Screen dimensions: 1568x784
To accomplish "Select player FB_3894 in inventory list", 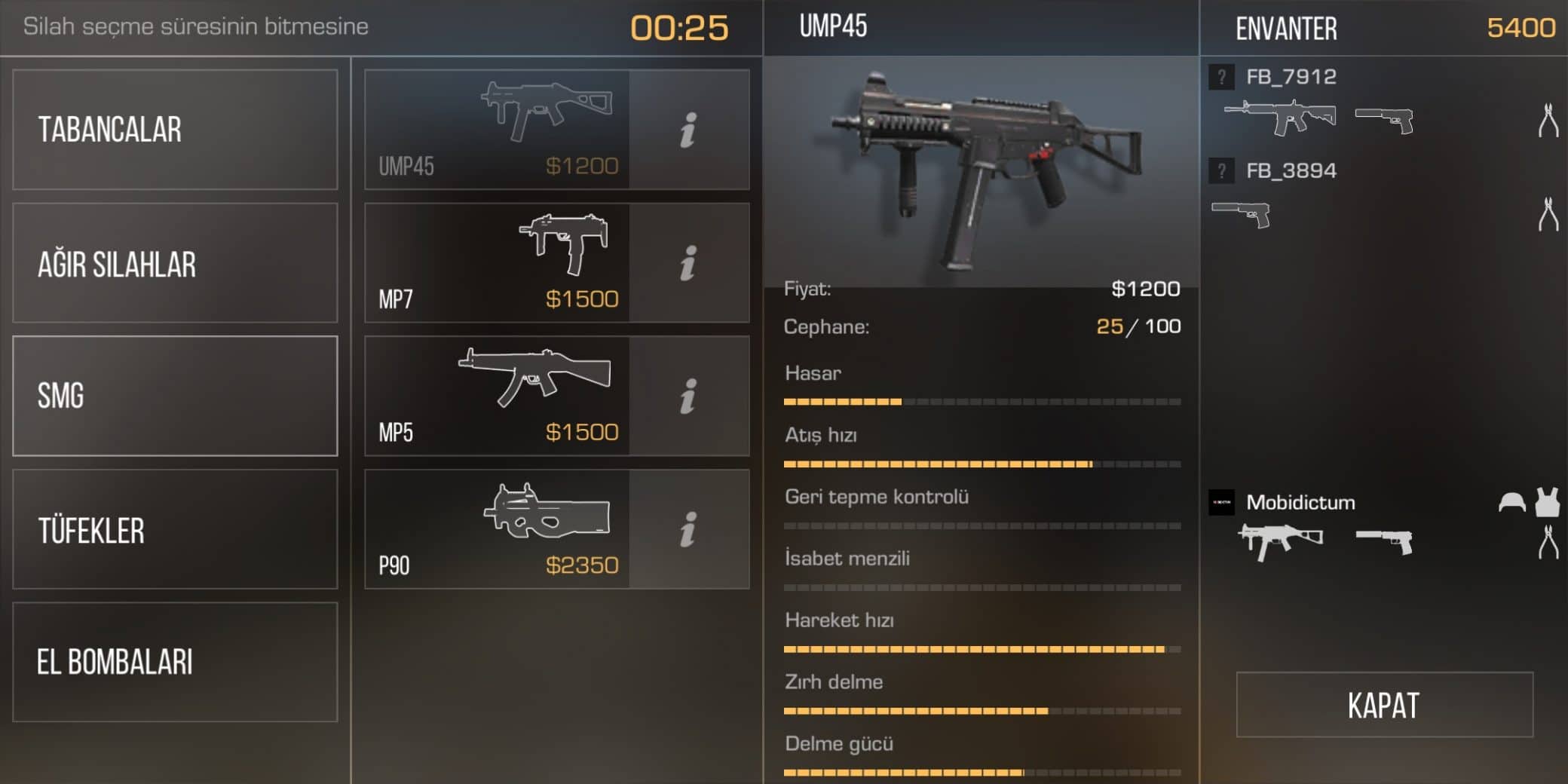I will point(1291,171).
